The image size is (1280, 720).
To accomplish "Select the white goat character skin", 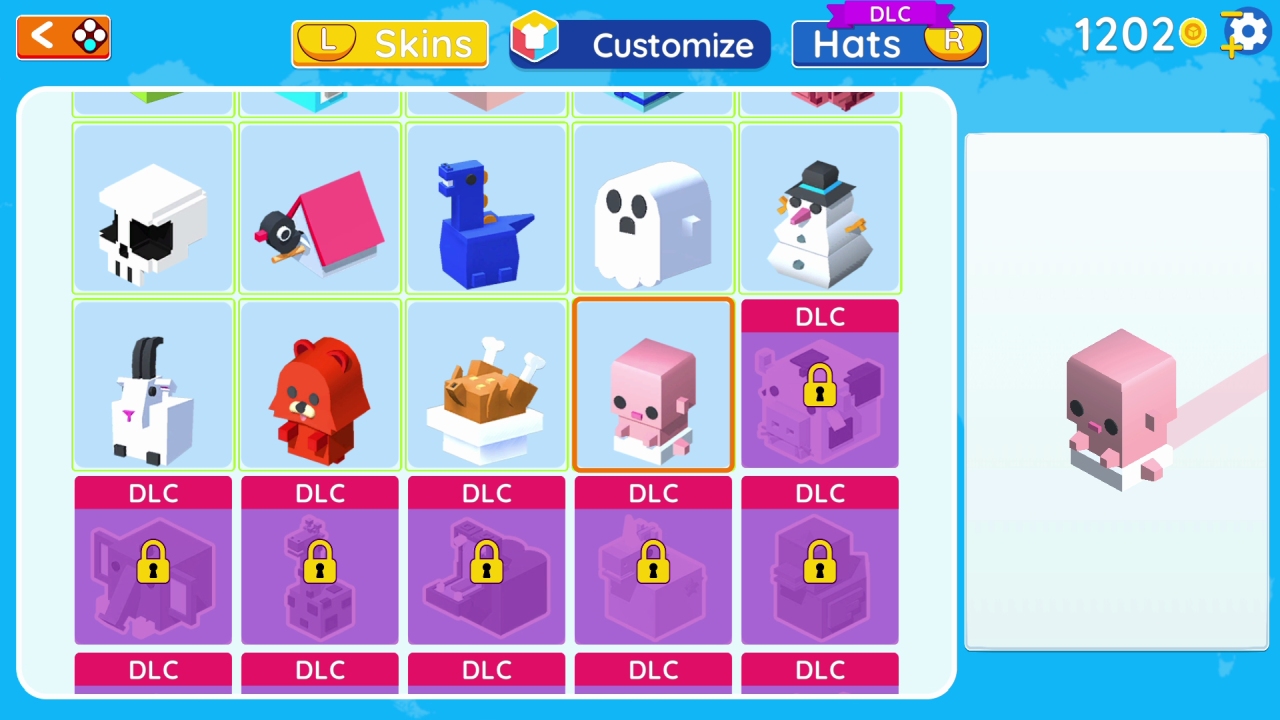I will click(x=152, y=384).
